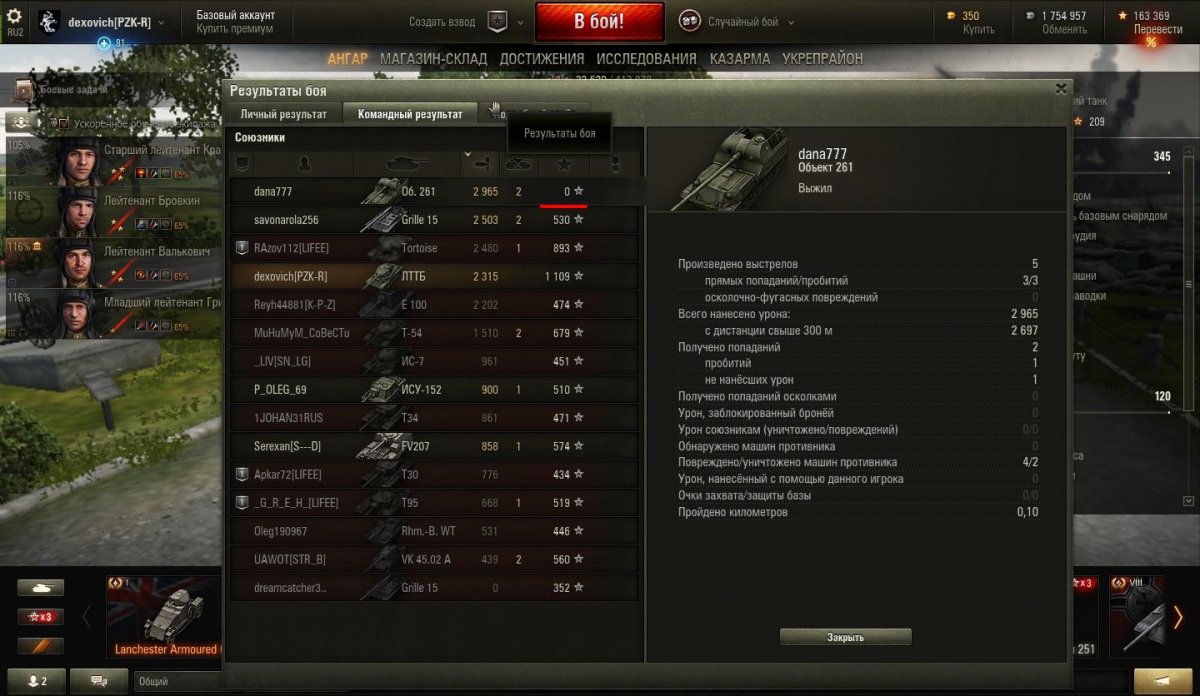Switch to the Личный результат tab

pyautogui.click(x=283, y=114)
